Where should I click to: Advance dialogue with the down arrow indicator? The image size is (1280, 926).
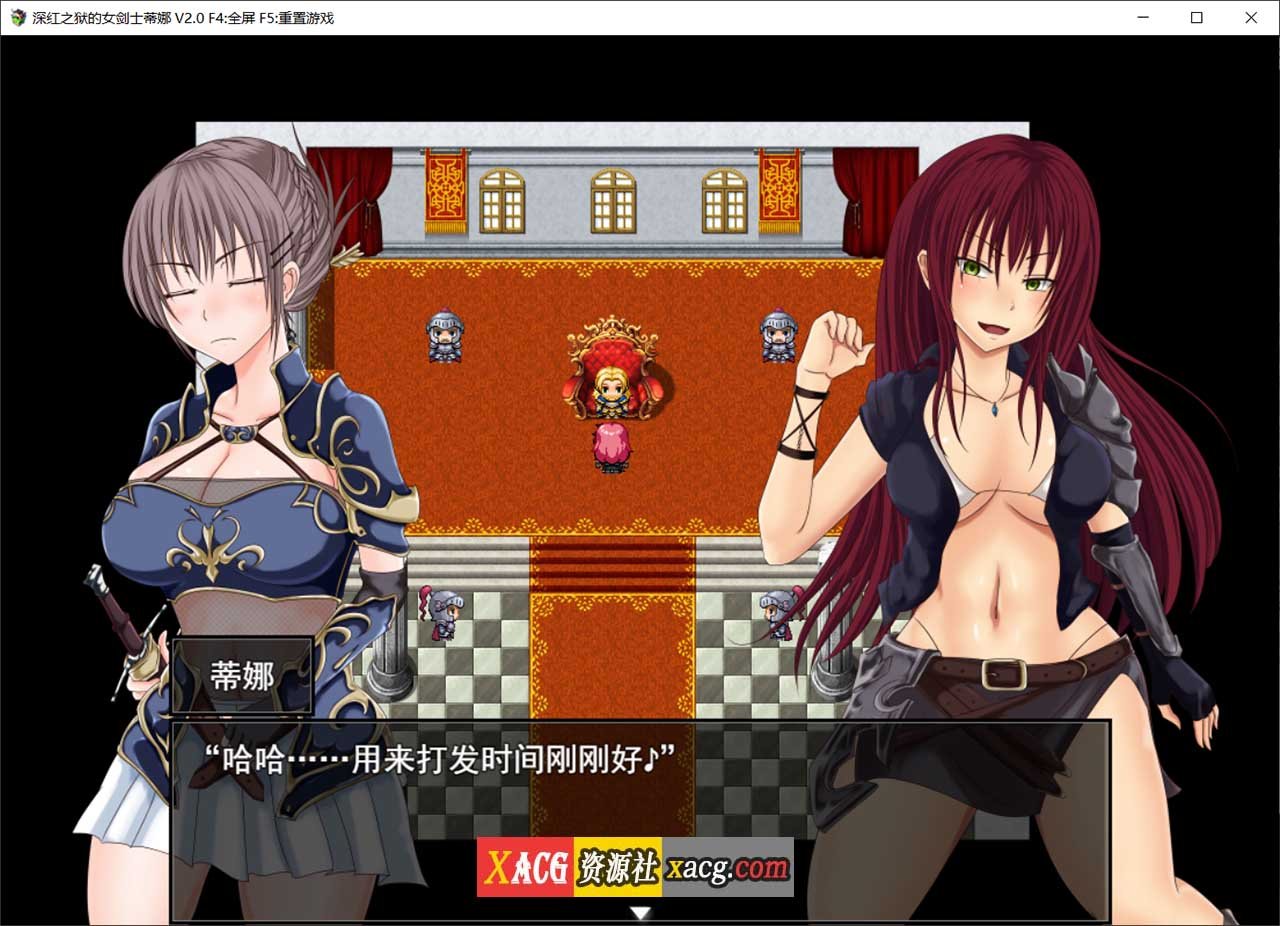[x=639, y=911]
